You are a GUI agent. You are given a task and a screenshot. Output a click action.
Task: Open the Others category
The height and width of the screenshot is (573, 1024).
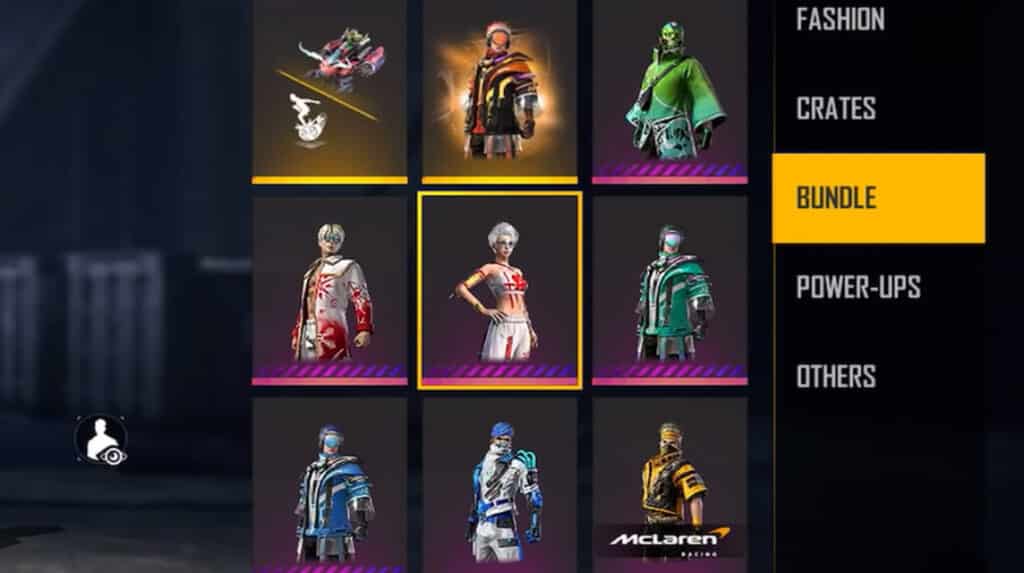tap(836, 376)
